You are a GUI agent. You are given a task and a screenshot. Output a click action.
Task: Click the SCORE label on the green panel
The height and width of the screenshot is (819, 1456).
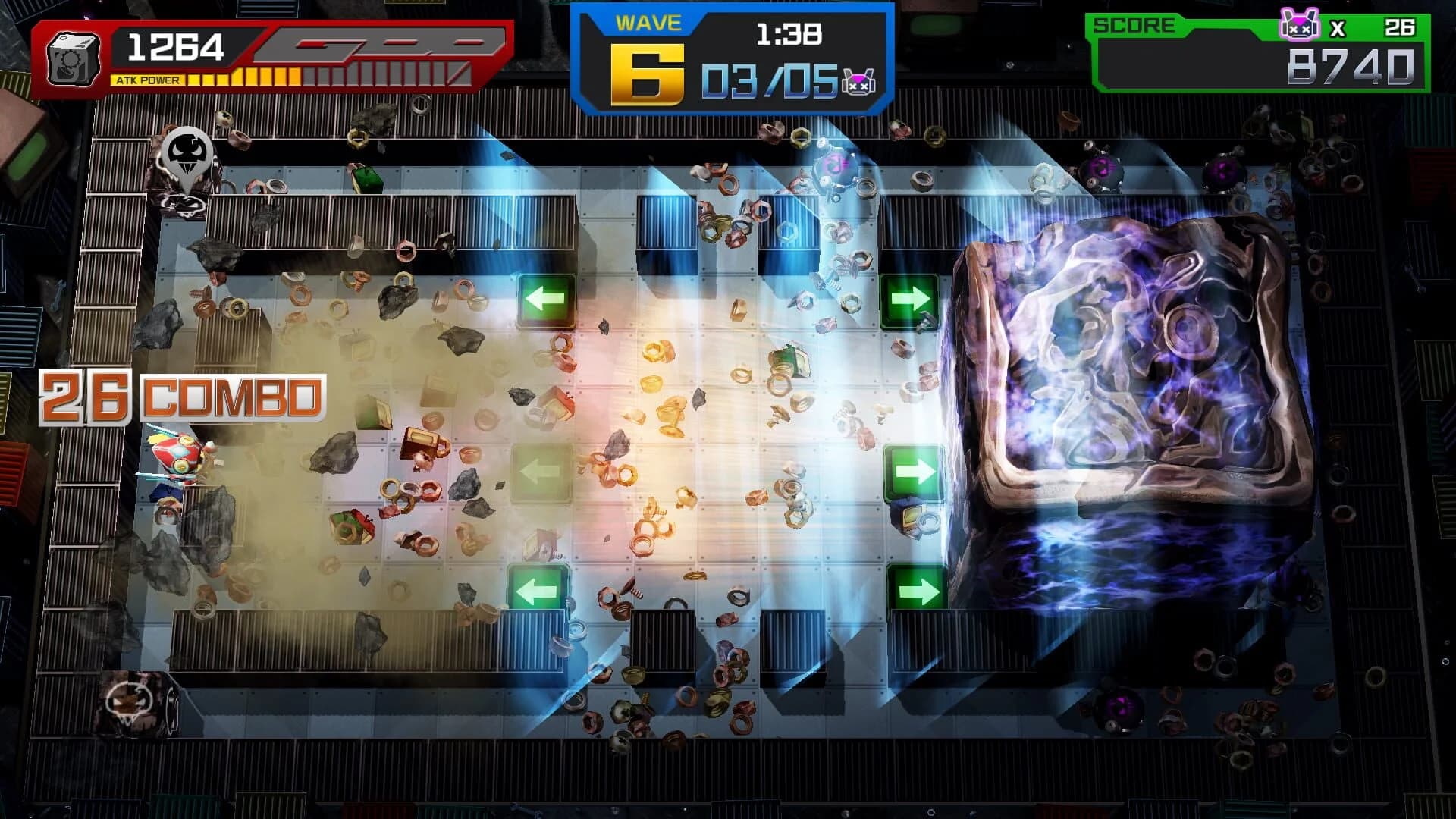coord(1134,25)
